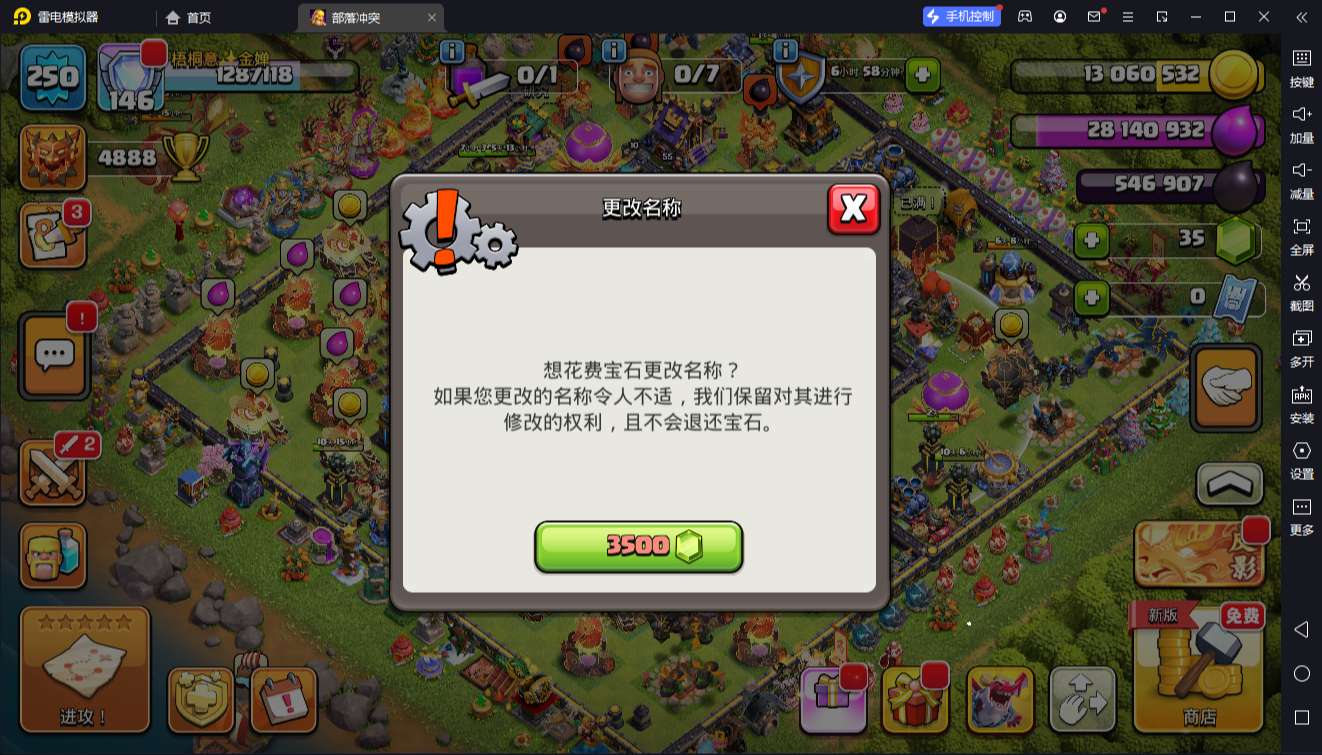The height and width of the screenshot is (755, 1322).
Task: Collapse the emulator sidebar via the chevron
Action: [x=1302, y=17]
